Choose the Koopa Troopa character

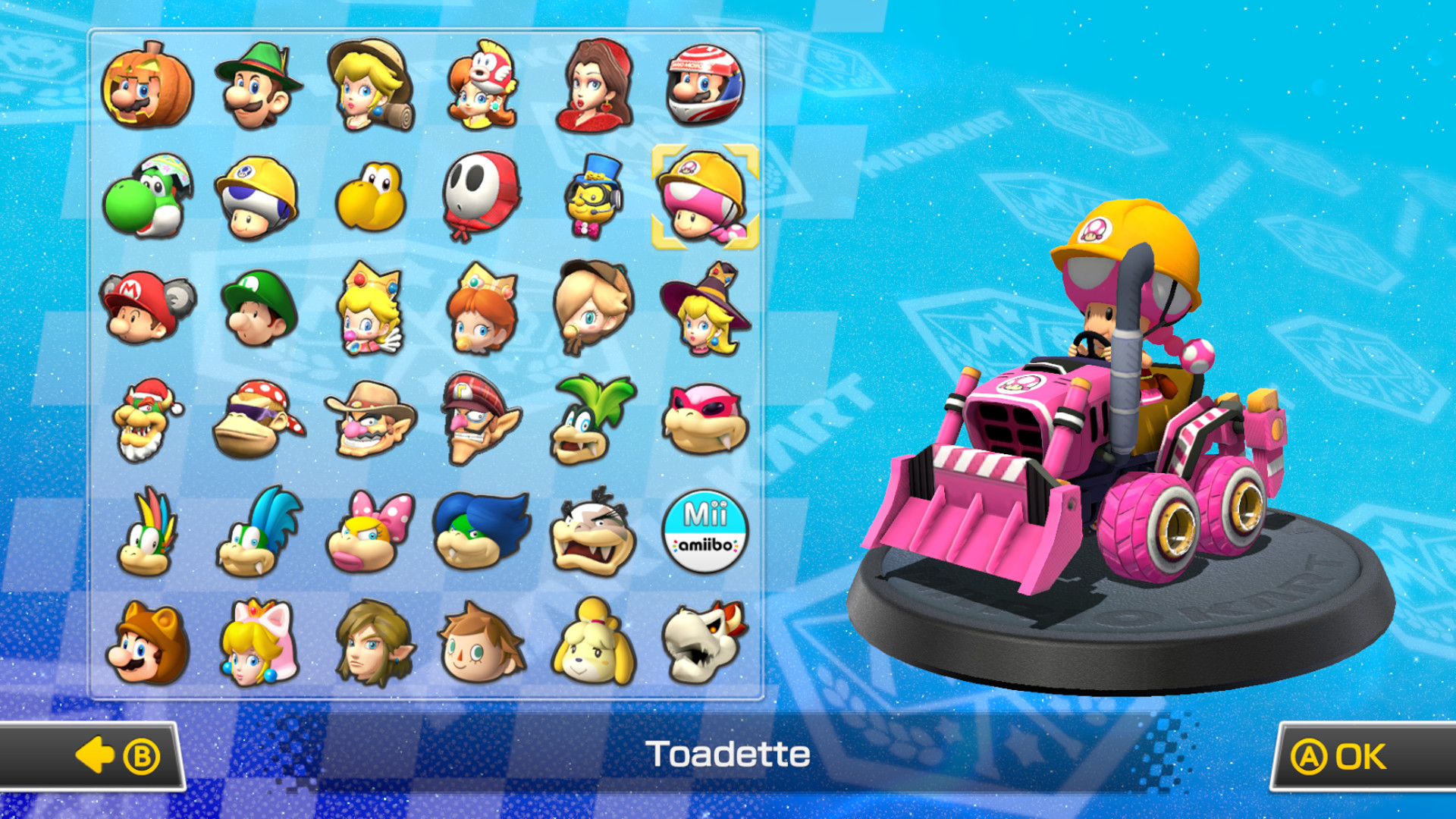[372, 199]
